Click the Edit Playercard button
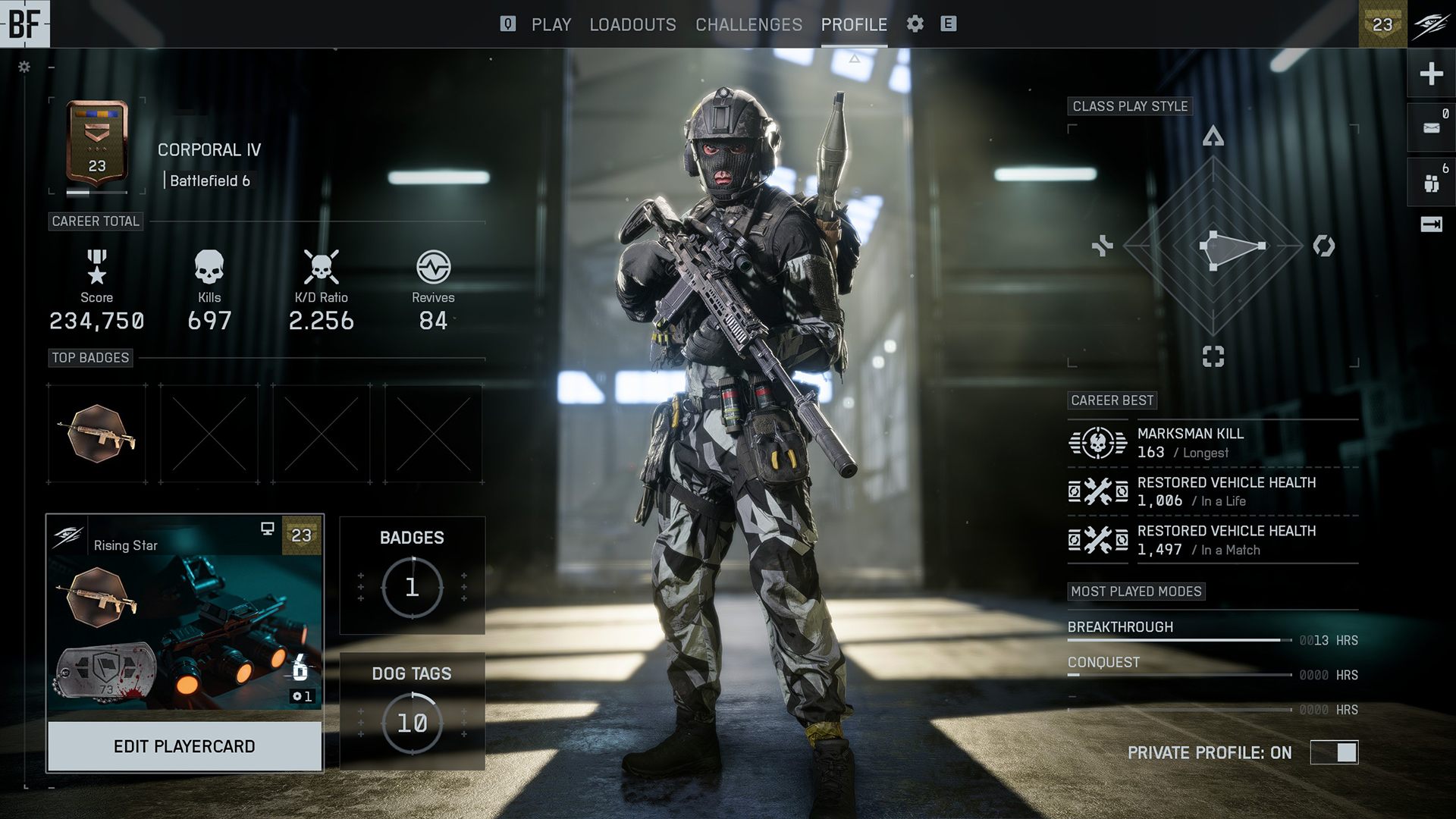The height and width of the screenshot is (819, 1456). click(x=184, y=746)
